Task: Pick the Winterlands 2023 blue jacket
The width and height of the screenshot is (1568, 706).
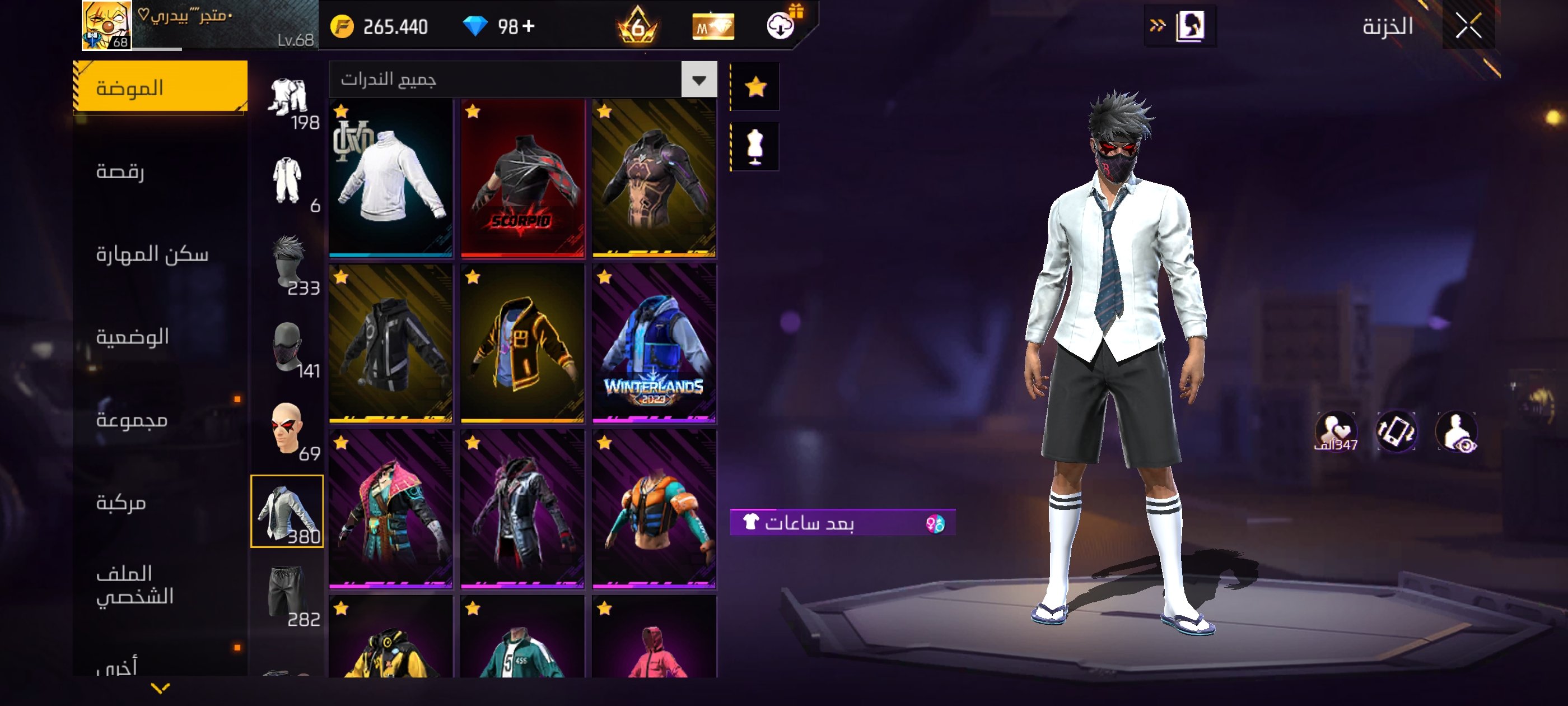Action: 654,343
